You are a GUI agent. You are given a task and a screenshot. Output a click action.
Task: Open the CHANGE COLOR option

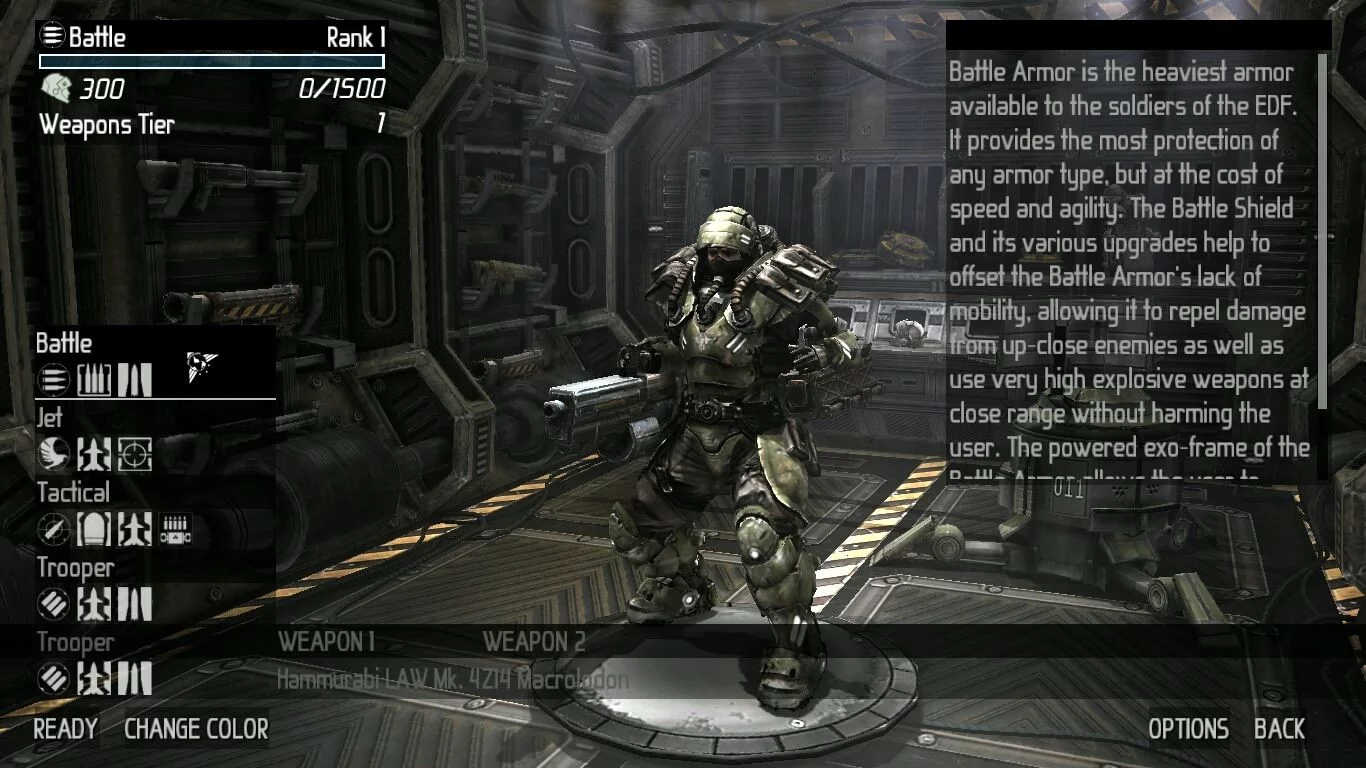pos(196,729)
